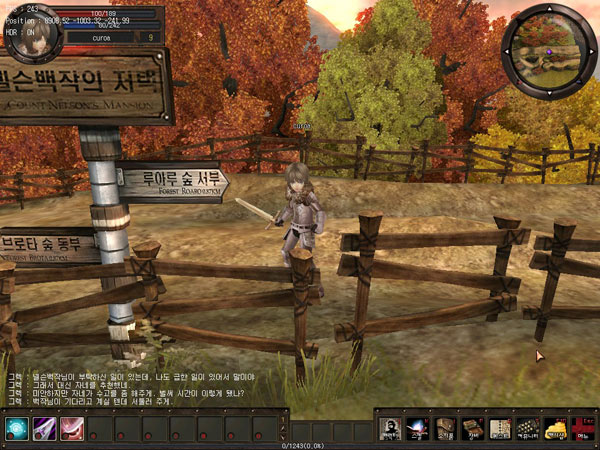600x450 pixels.
Task: Open the red Esc system menu
Action: click(x=580, y=429)
